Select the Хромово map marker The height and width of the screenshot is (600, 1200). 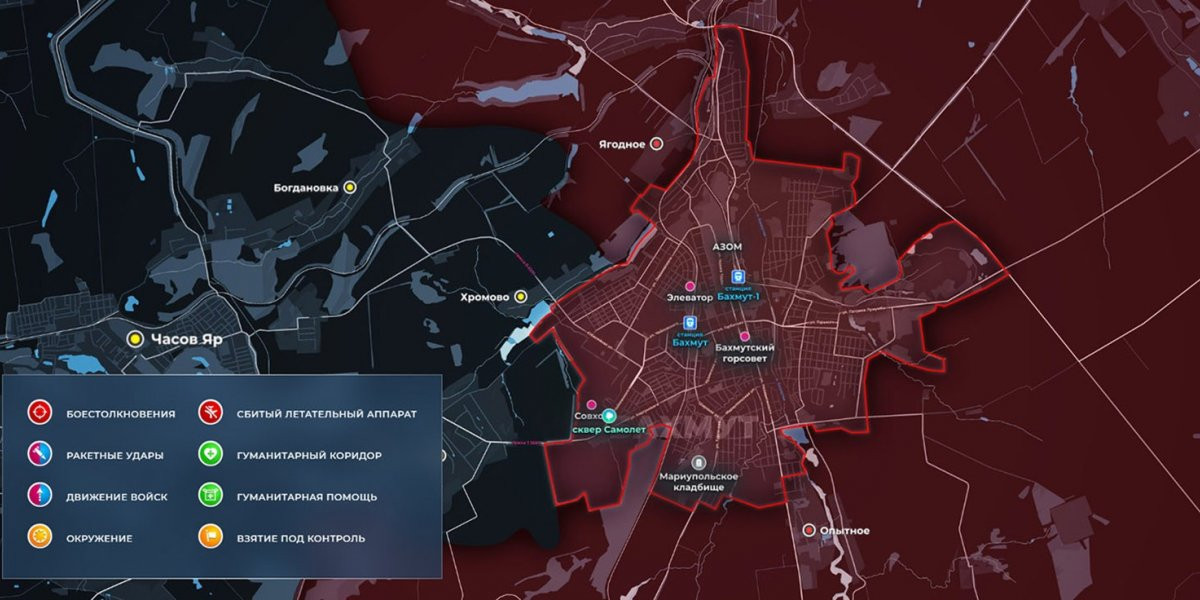tap(520, 296)
